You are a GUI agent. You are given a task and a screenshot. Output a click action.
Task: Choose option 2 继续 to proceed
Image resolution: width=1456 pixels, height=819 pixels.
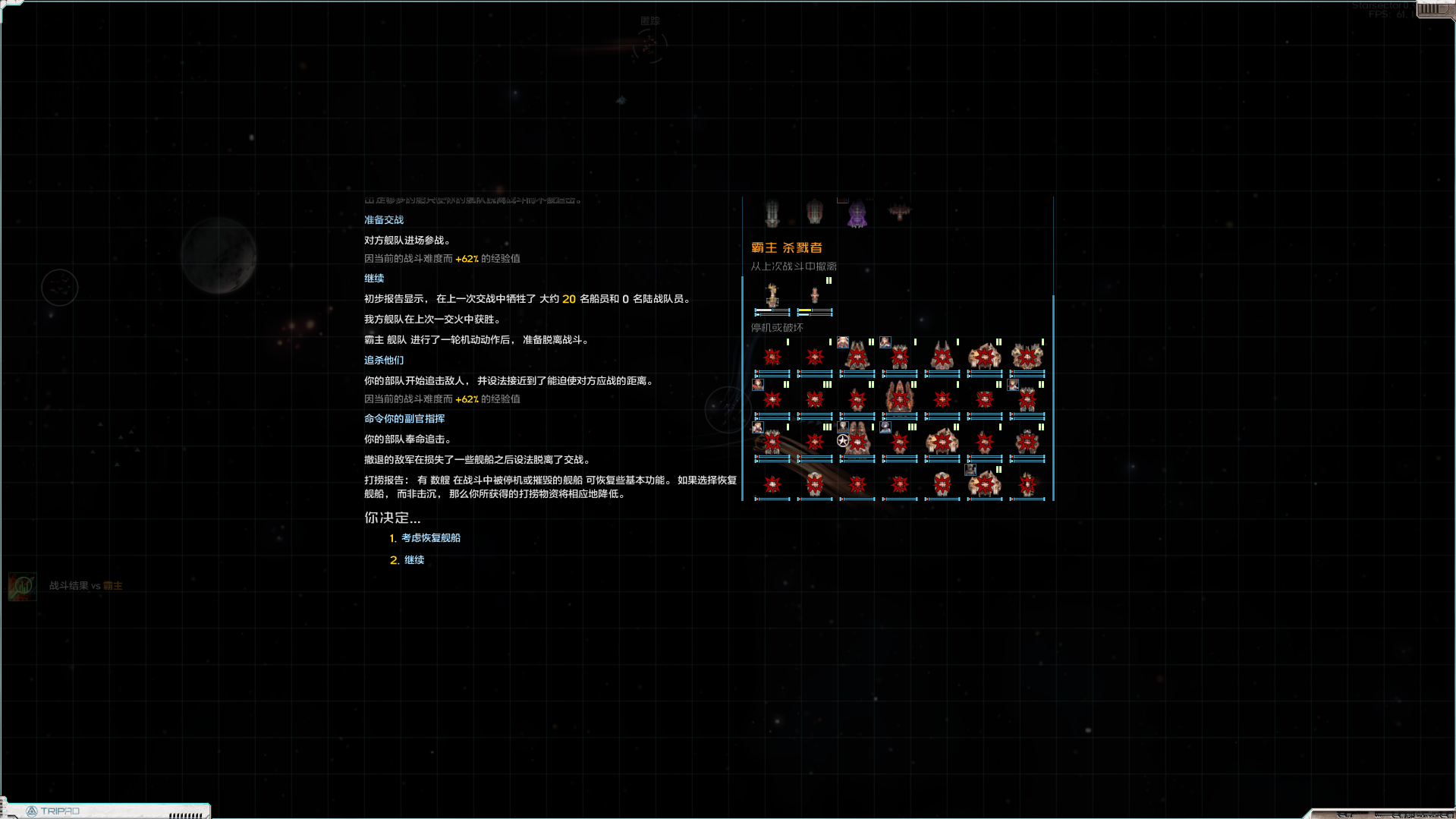(414, 559)
